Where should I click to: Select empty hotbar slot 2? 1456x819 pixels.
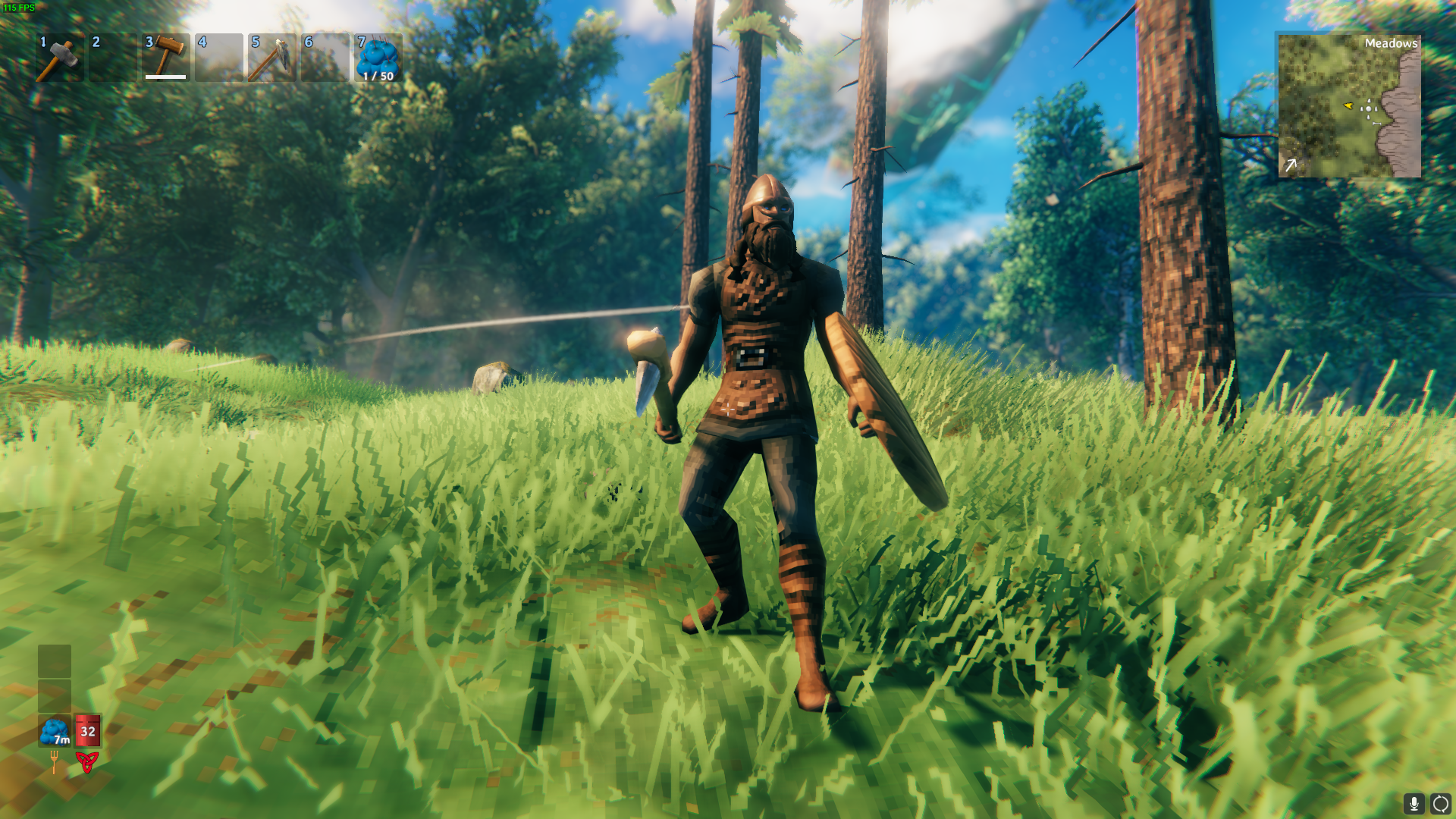point(112,57)
